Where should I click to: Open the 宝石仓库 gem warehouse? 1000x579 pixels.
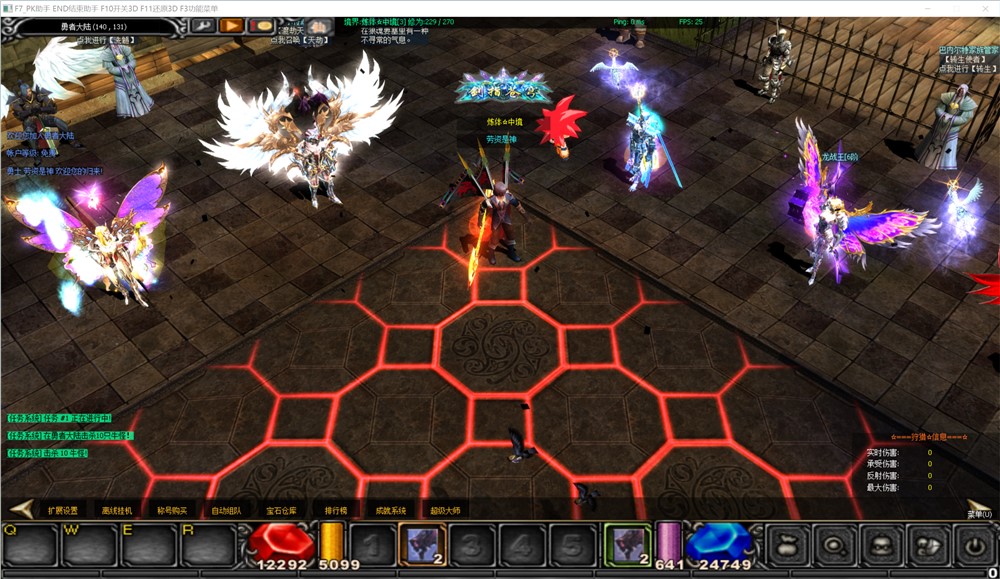(281, 510)
